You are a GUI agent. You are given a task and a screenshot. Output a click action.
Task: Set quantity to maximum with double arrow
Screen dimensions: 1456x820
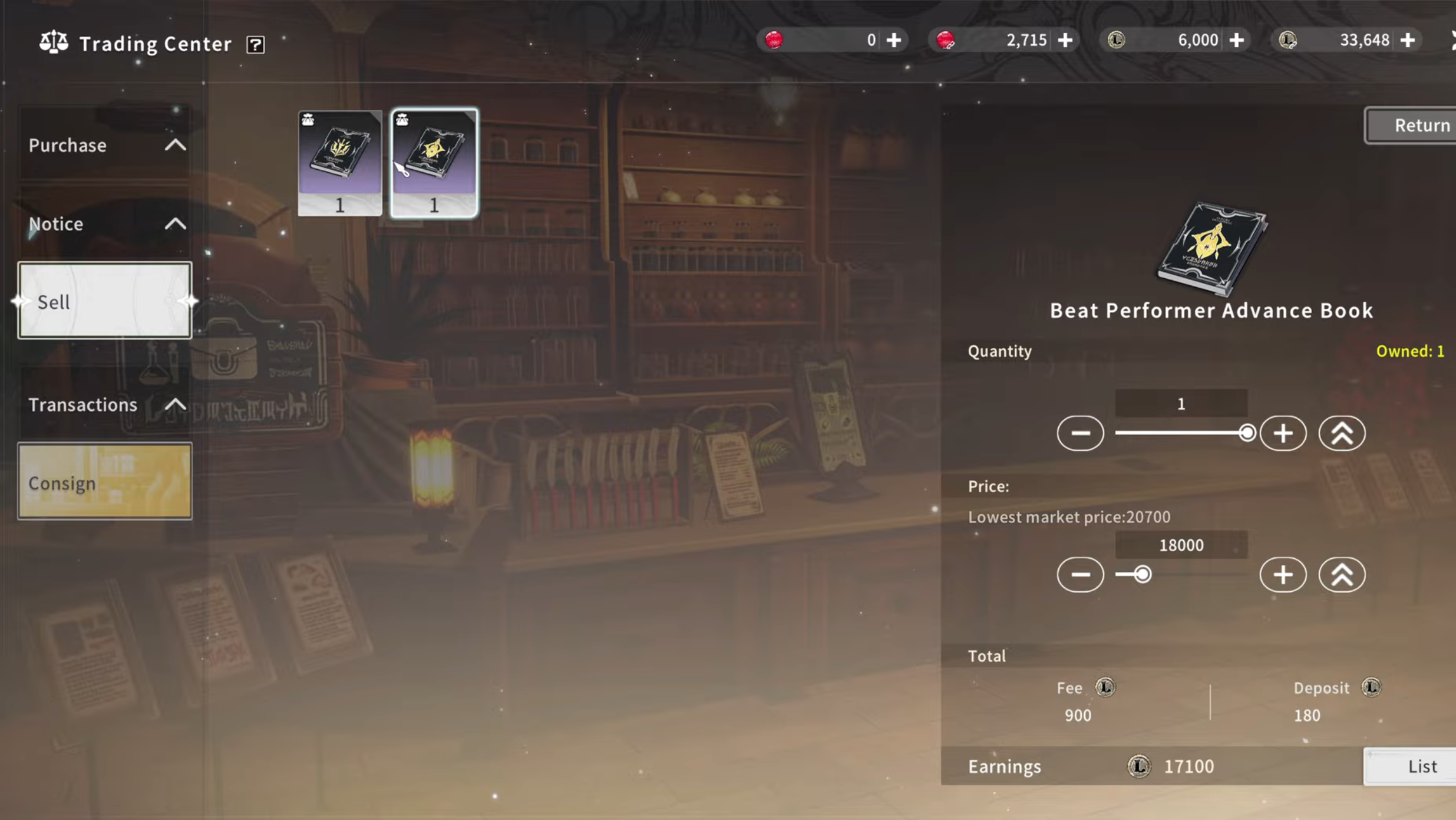pyautogui.click(x=1342, y=433)
